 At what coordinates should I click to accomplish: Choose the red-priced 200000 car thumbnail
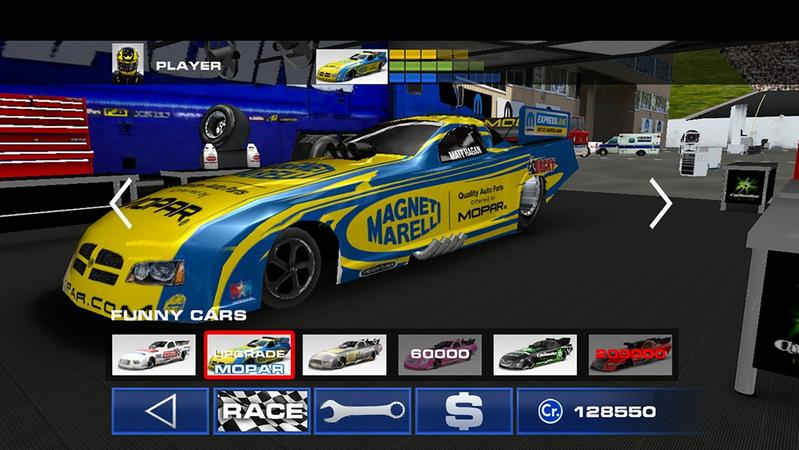point(629,354)
